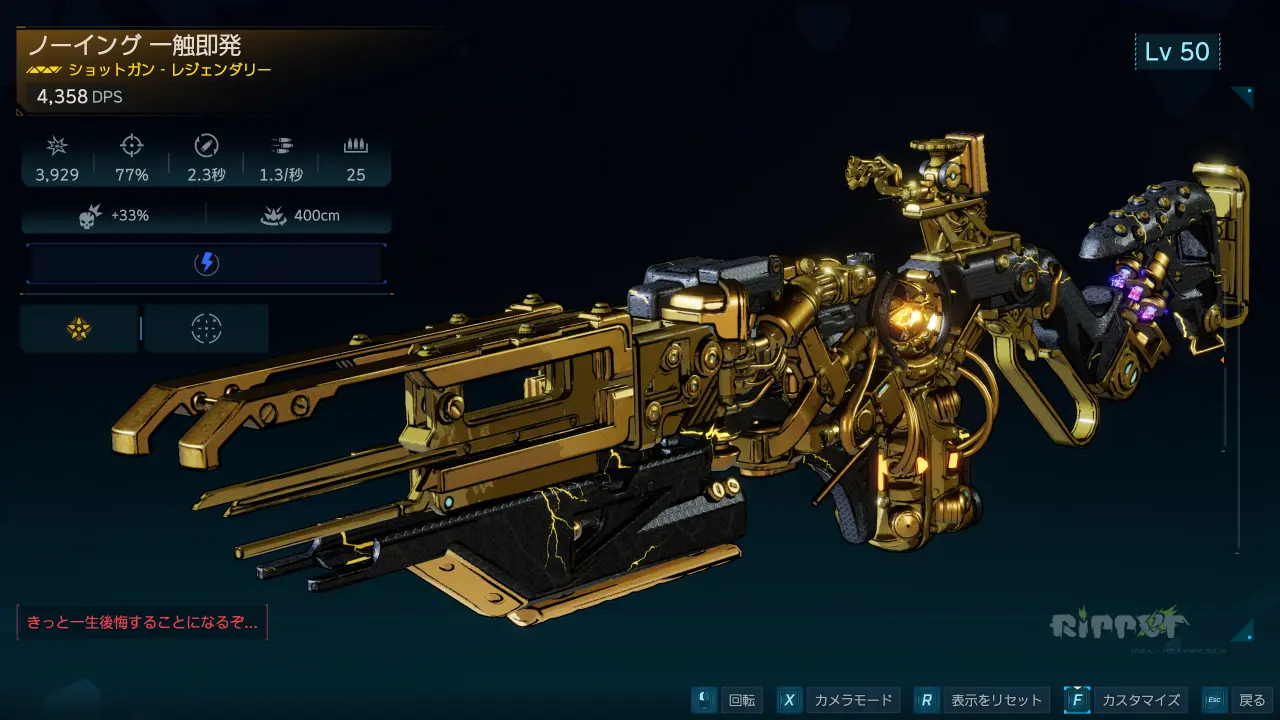Select the crosshair reticle perk slot

[206, 329]
